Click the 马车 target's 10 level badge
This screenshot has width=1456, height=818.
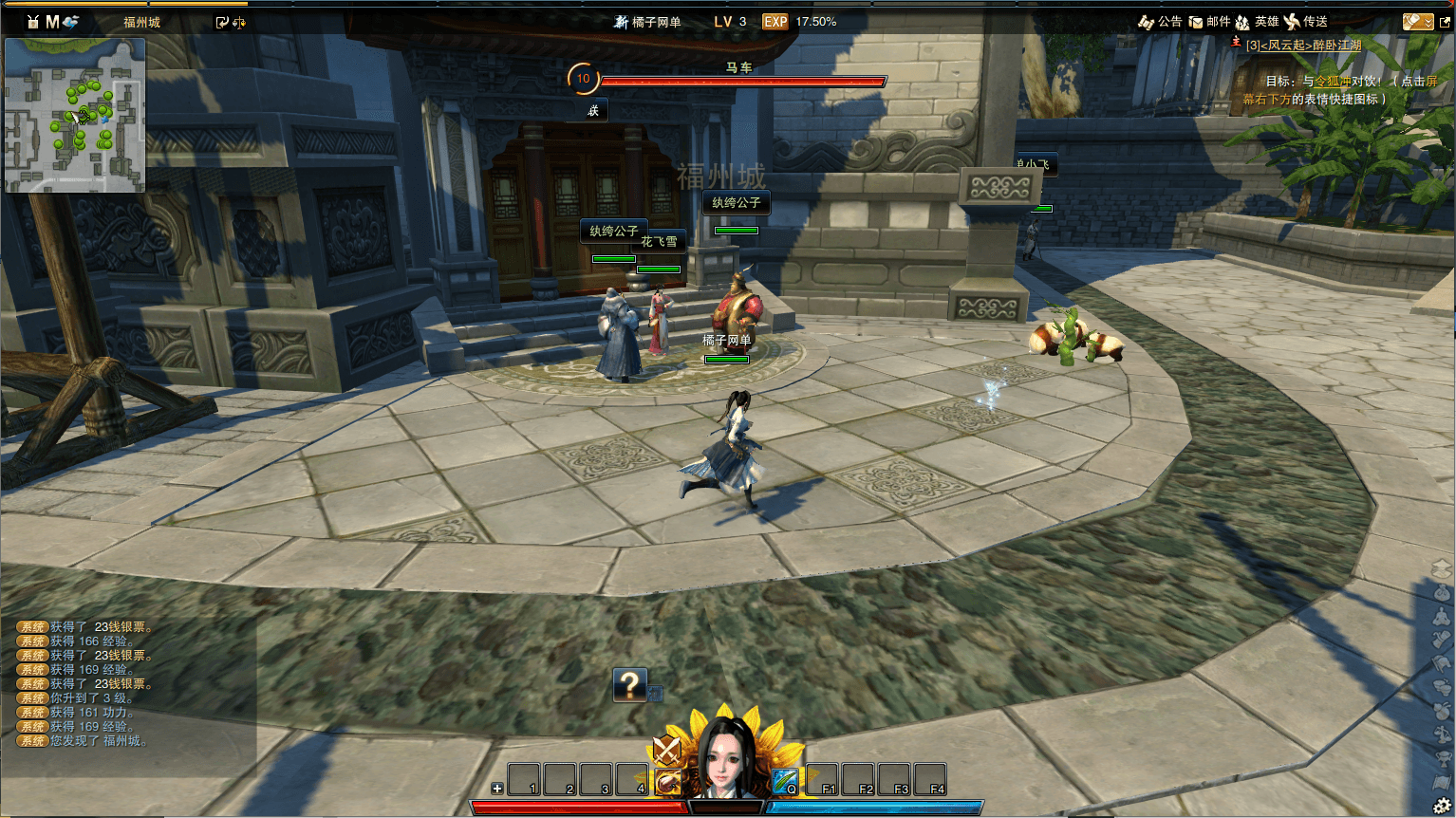(583, 79)
